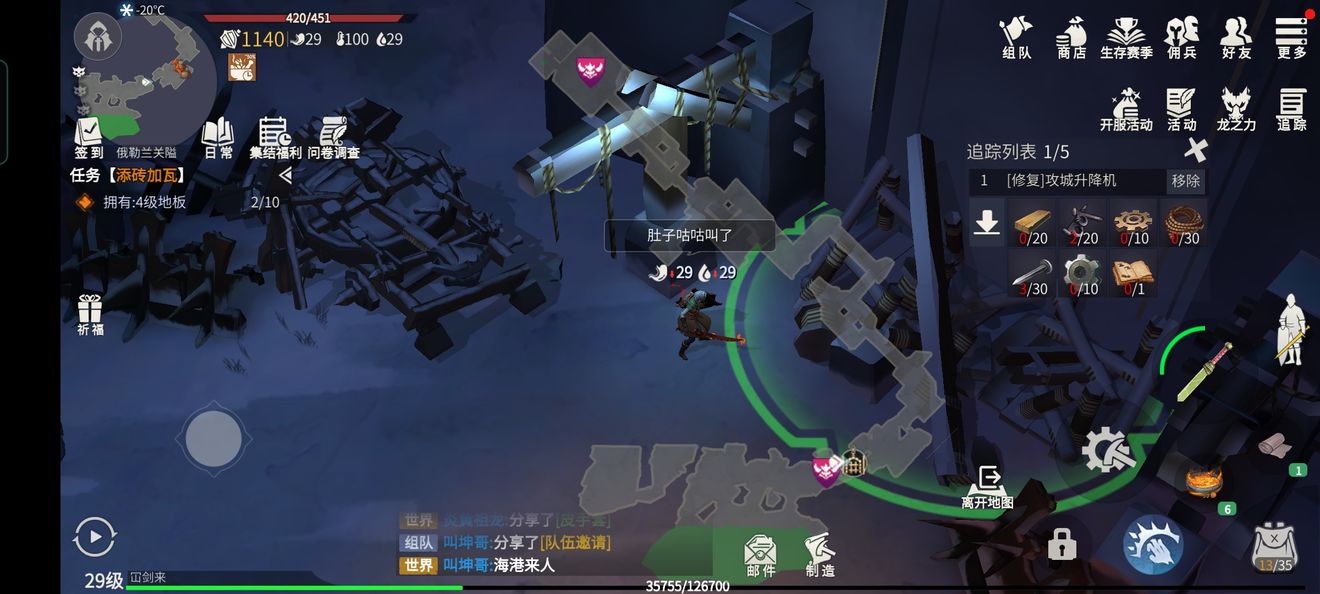This screenshot has height=594, width=1320.
Task: Open the 集结福利 rally rewards
Action: [275, 137]
